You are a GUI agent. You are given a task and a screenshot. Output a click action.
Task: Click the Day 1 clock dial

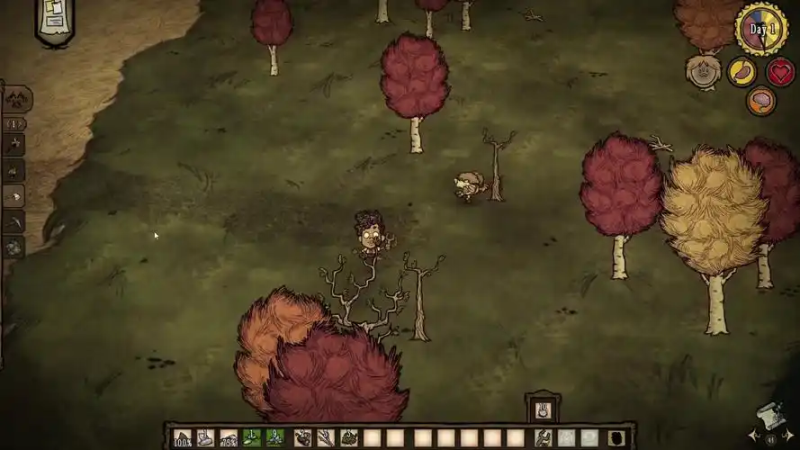[762, 29]
